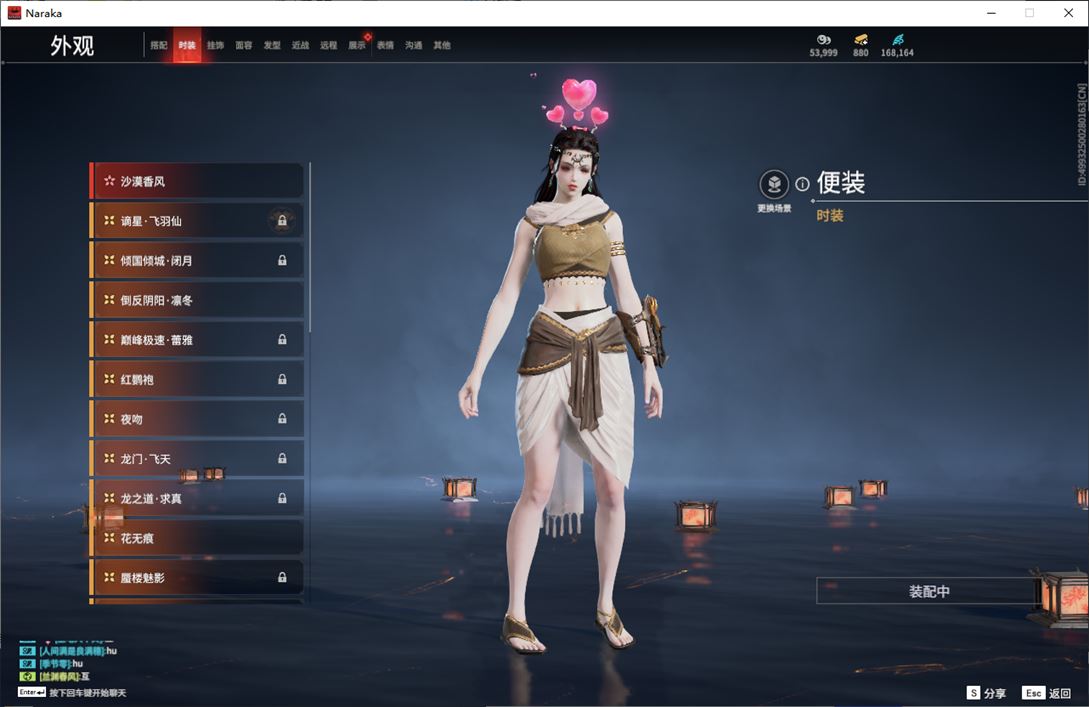
Task: Select the 龙之道·求真 outfit
Action: [197, 498]
